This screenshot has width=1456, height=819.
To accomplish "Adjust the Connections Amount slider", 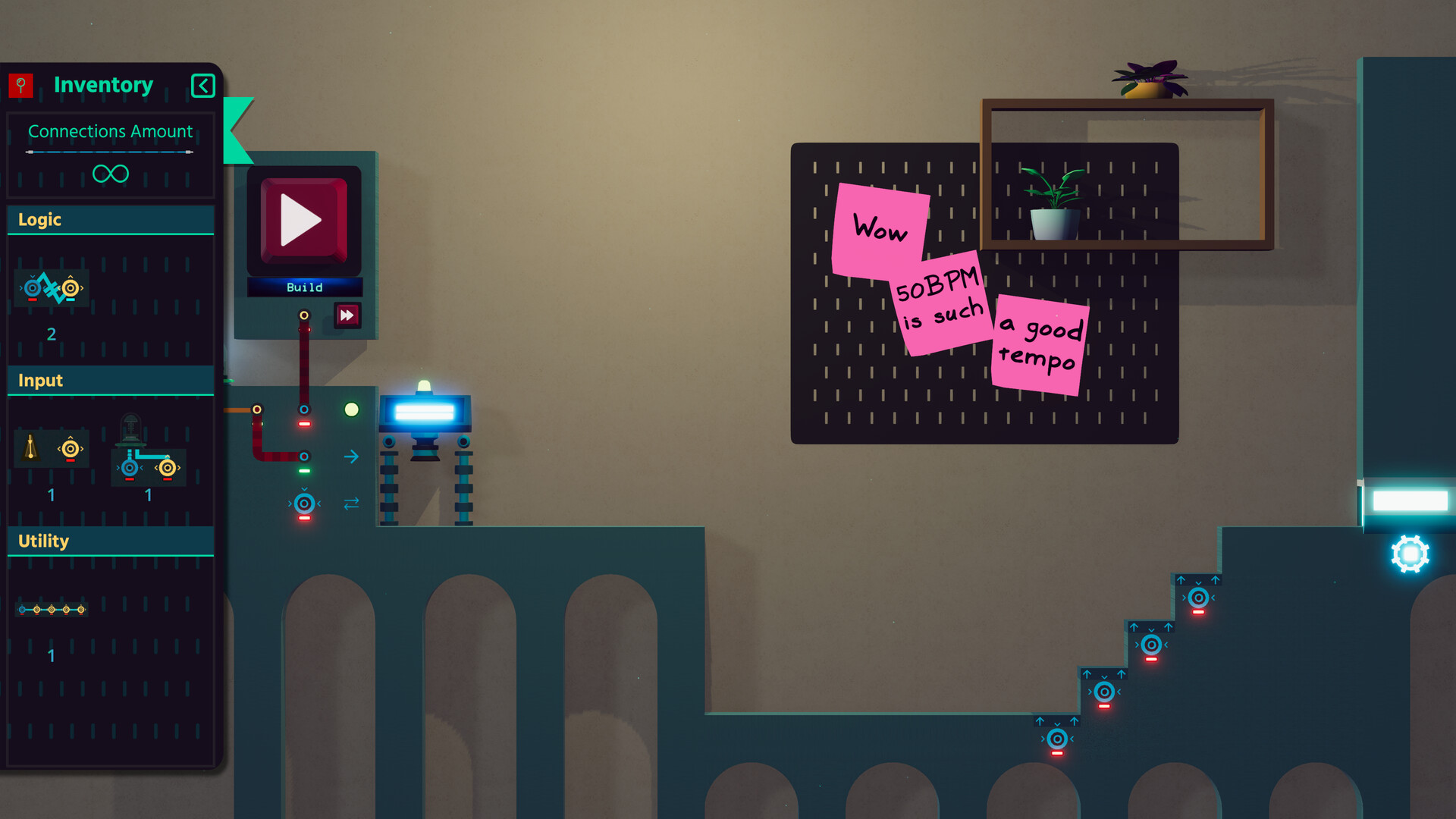I will pyautogui.click(x=110, y=152).
